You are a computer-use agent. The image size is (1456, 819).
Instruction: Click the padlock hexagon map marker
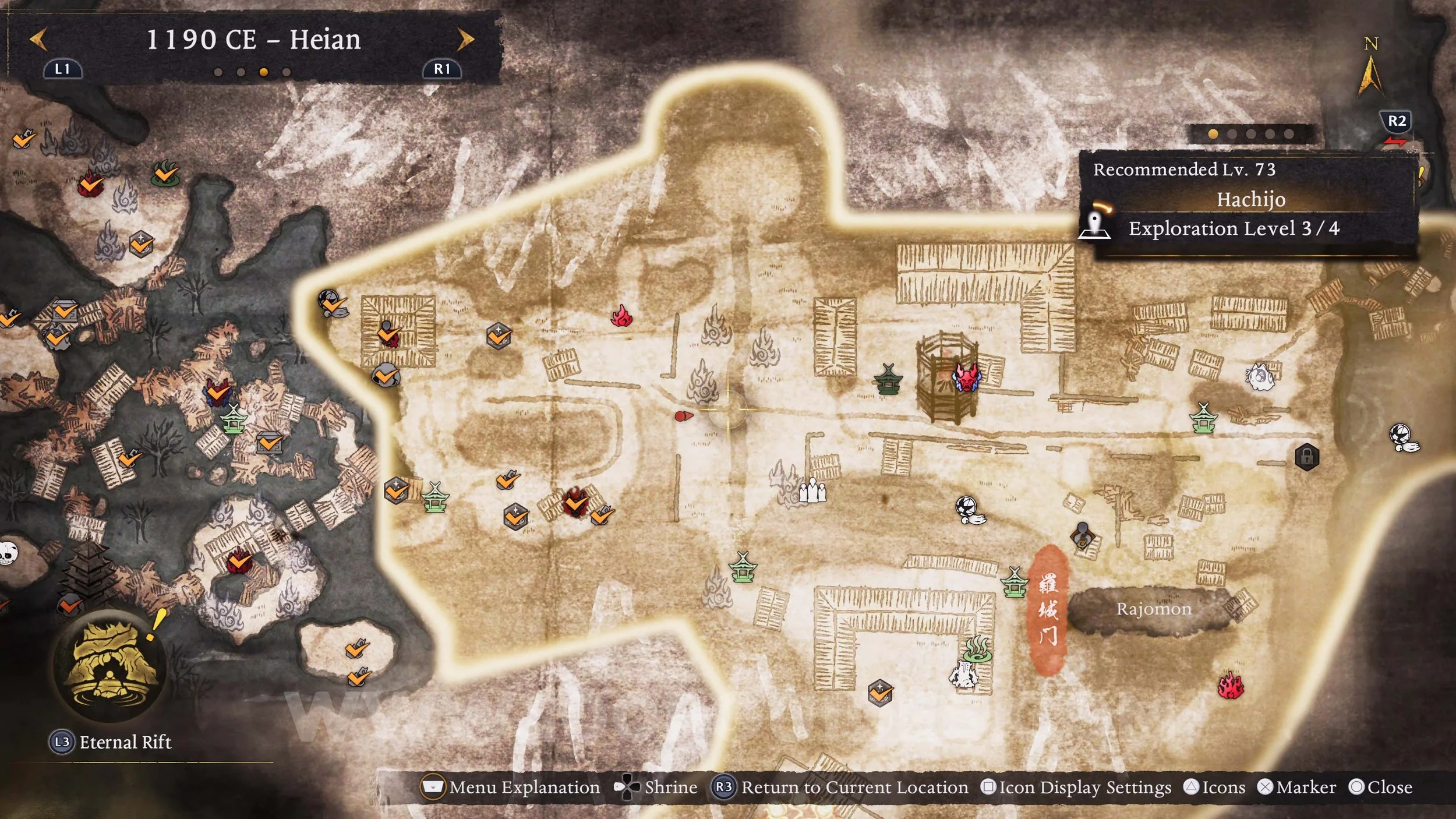[1306, 457]
